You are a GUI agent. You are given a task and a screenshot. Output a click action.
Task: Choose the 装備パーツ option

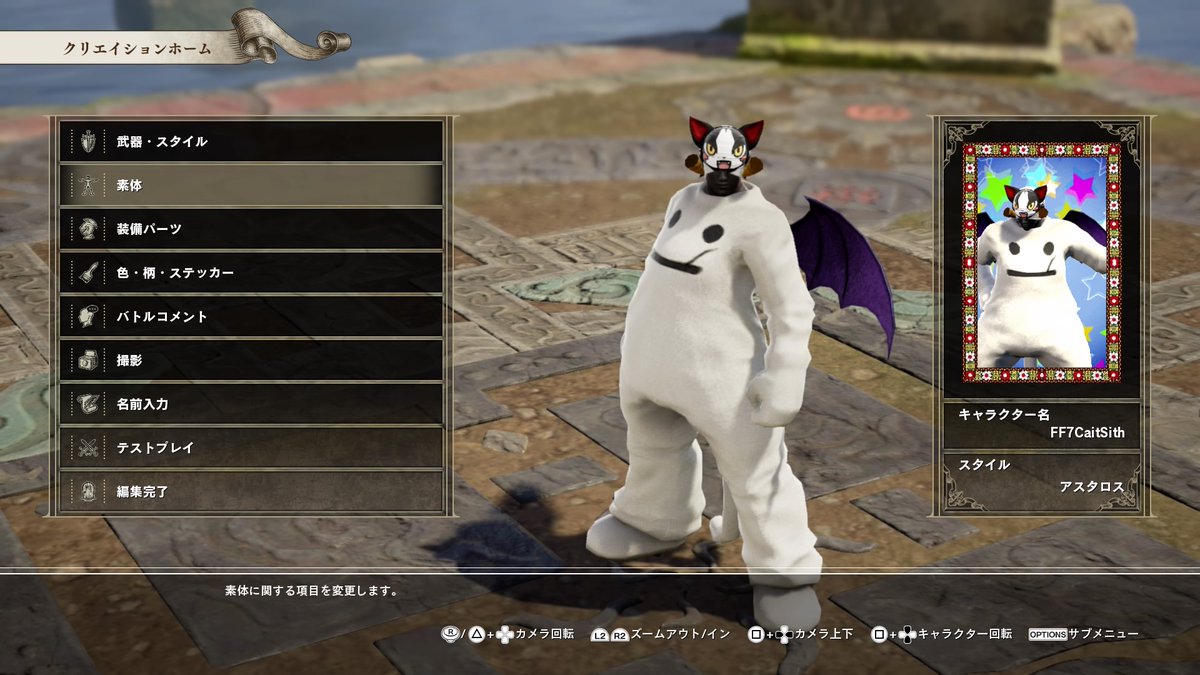250,229
